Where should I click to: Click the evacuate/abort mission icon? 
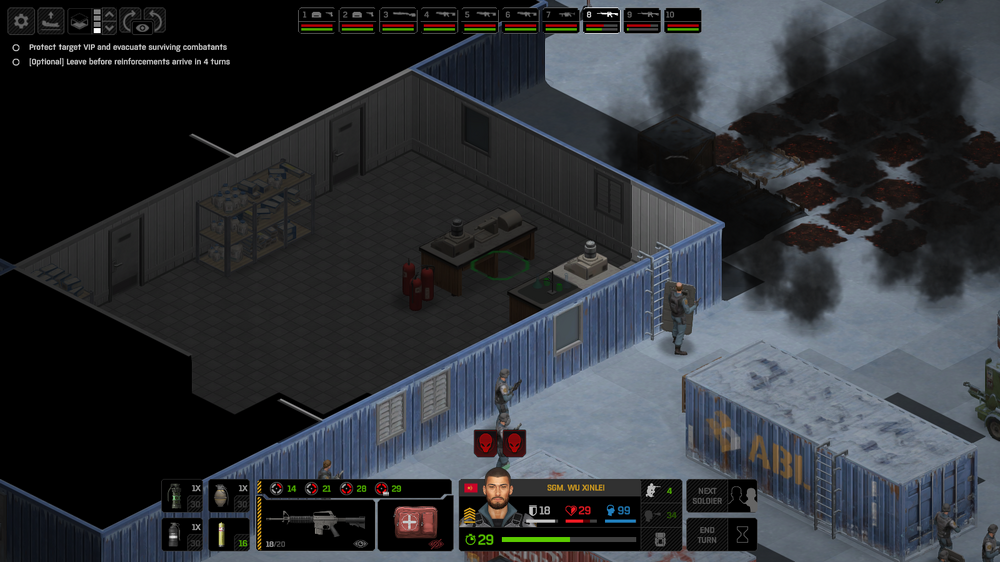point(50,21)
